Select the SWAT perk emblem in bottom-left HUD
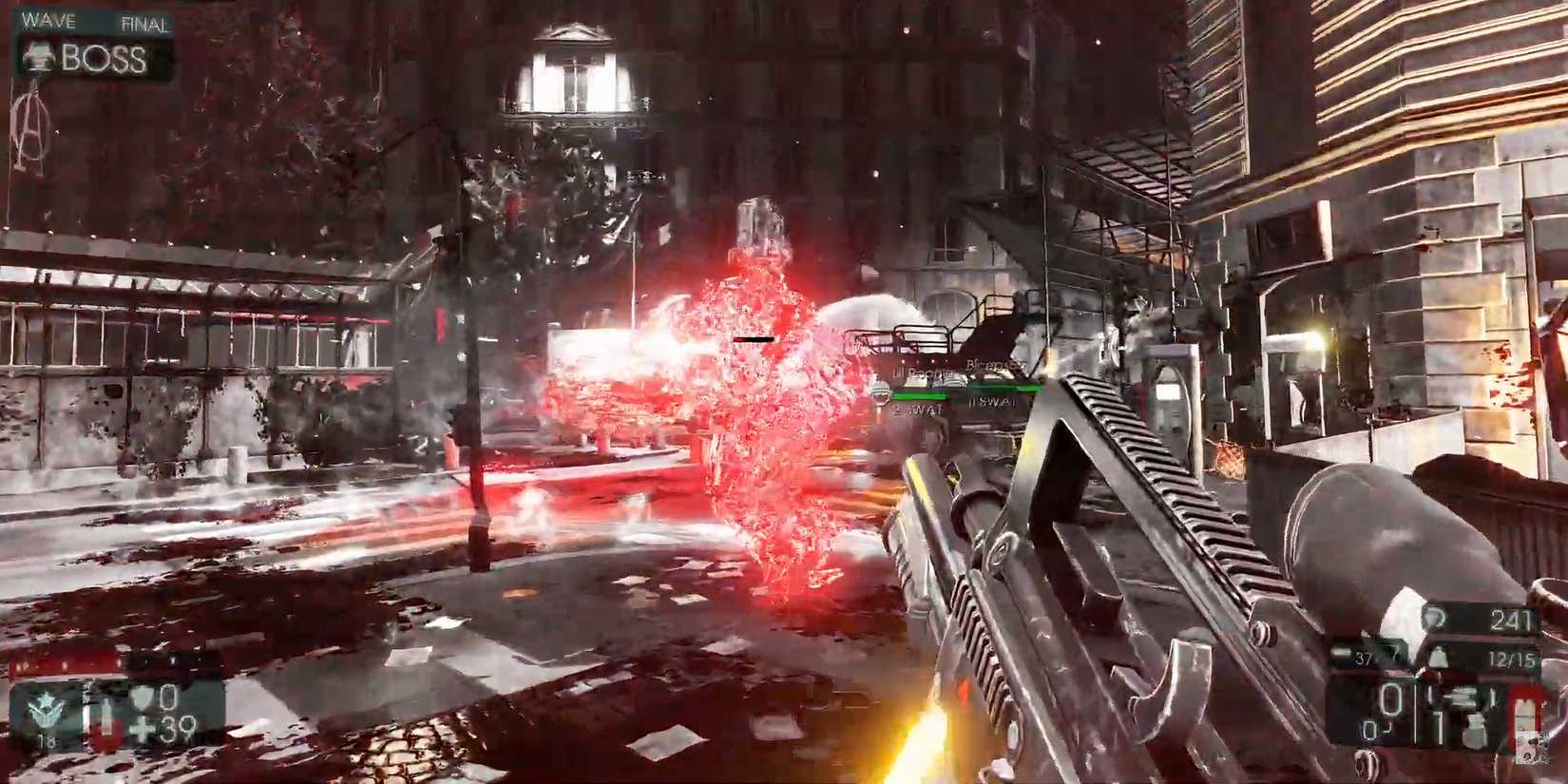 coord(47,708)
